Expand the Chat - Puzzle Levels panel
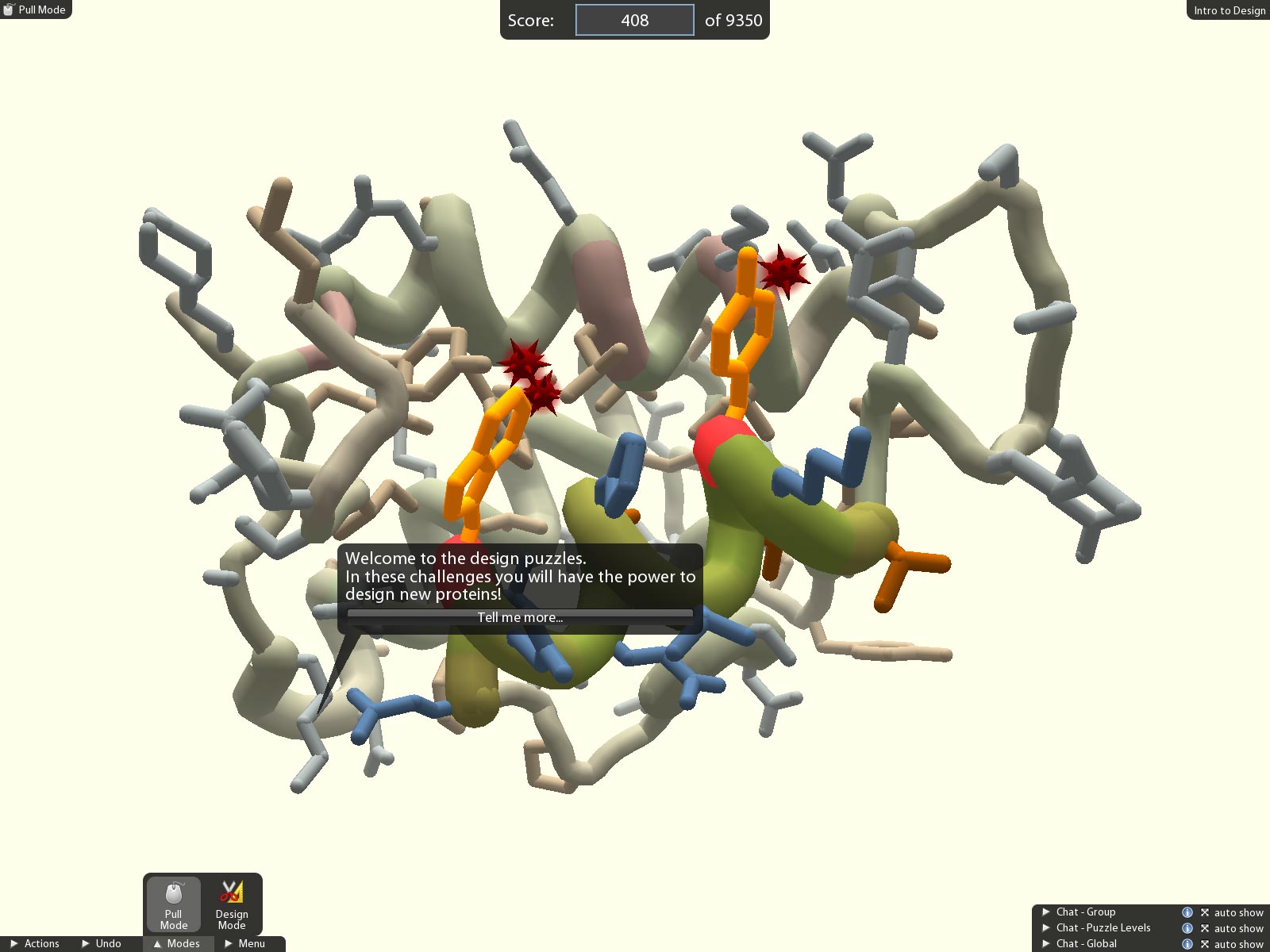 (1102, 928)
